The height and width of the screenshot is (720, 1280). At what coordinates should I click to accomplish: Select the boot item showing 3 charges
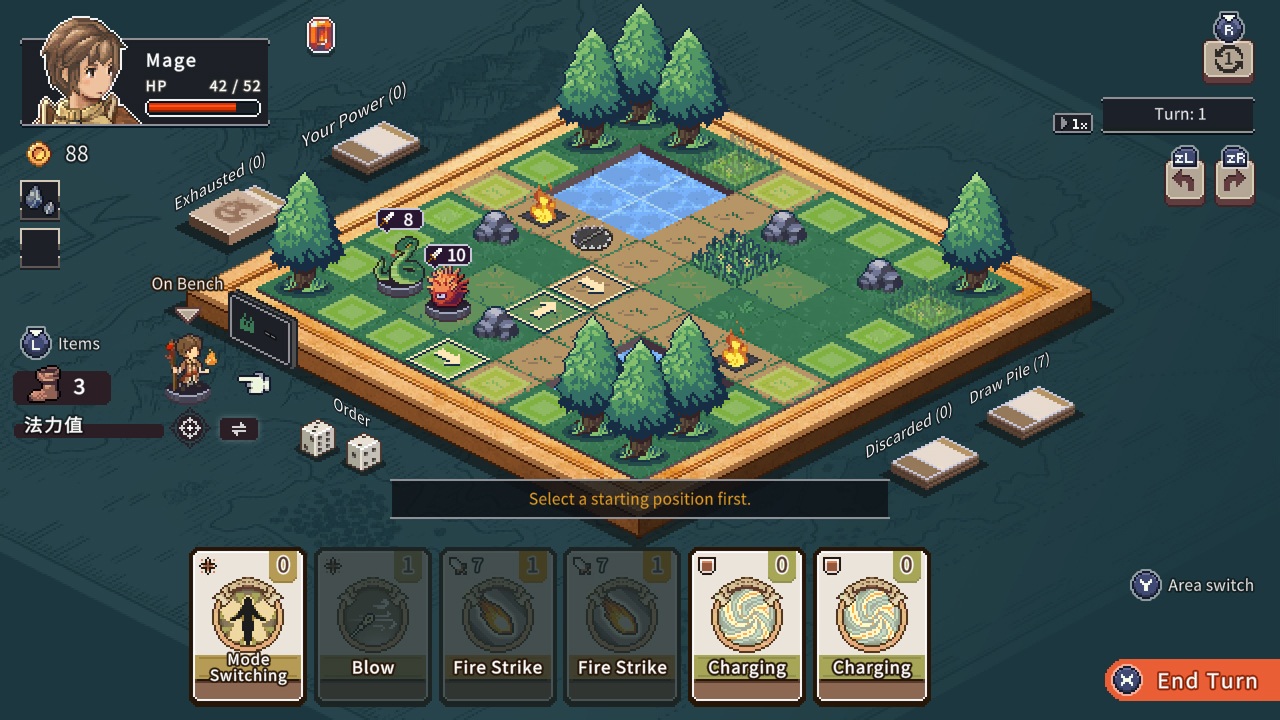click(x=60, y=387)
